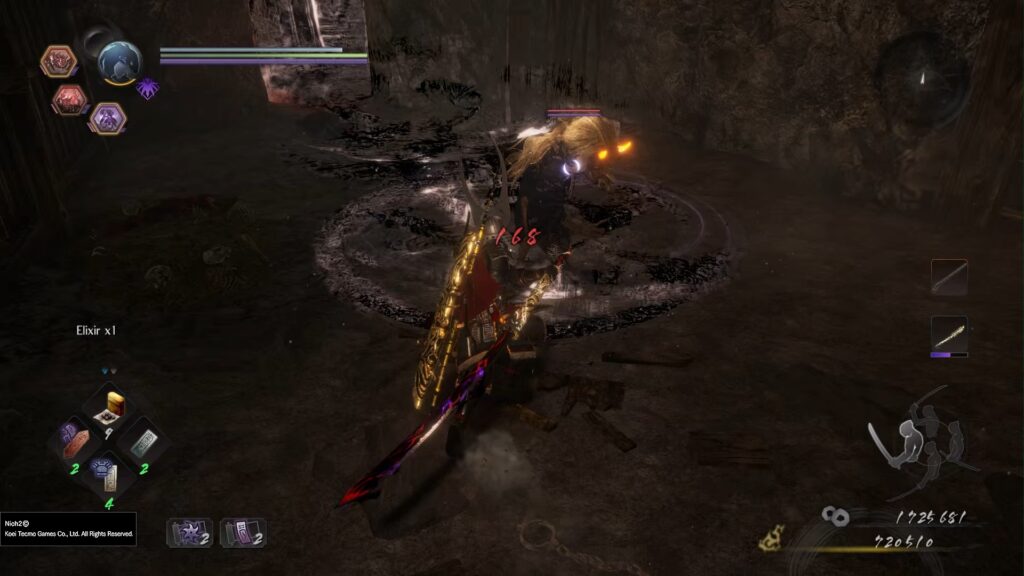Click the purple yokai shift emblem
1024x576 pixels.
(147, 88)
